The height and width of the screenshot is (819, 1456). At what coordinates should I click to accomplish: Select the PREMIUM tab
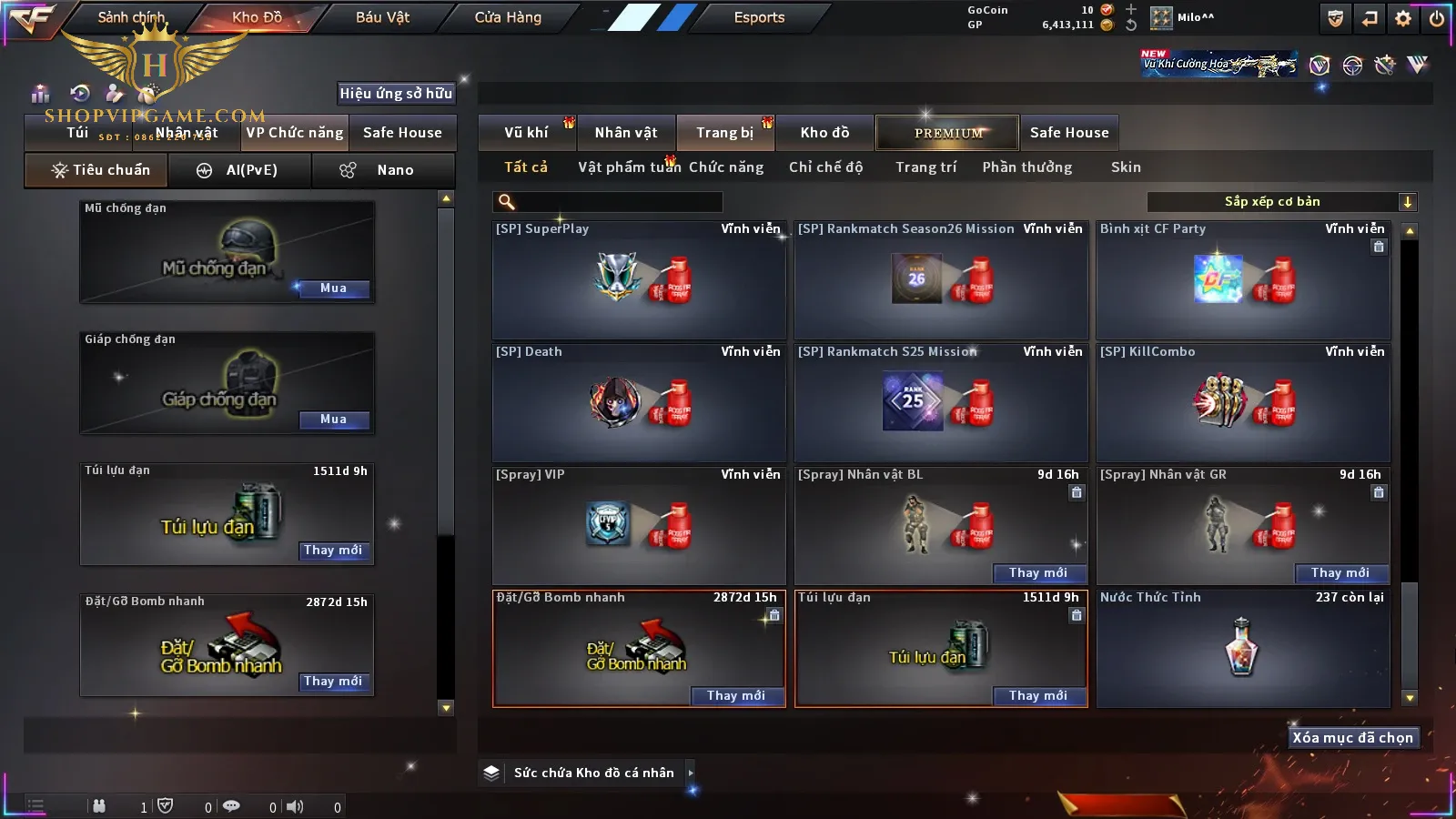pyautogui.click(x=948, y=133)
